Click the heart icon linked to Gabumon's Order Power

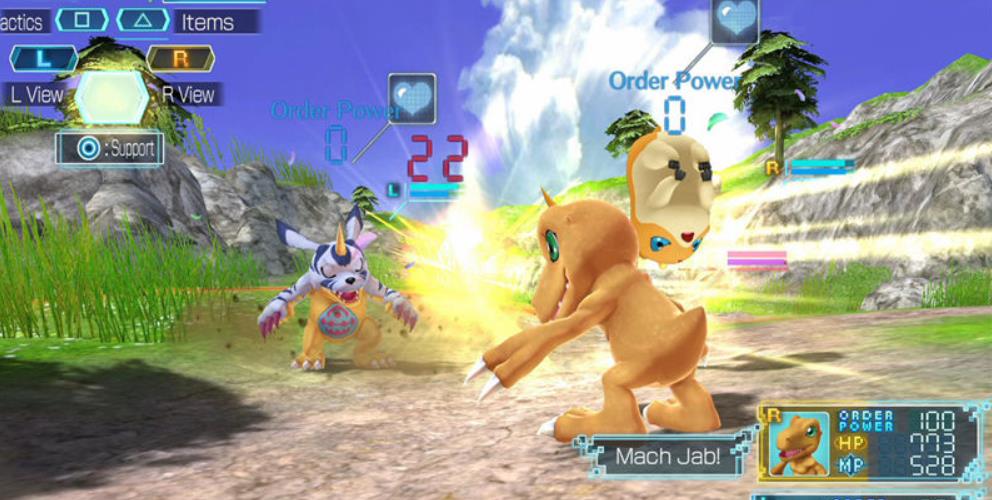click(412, 98)
